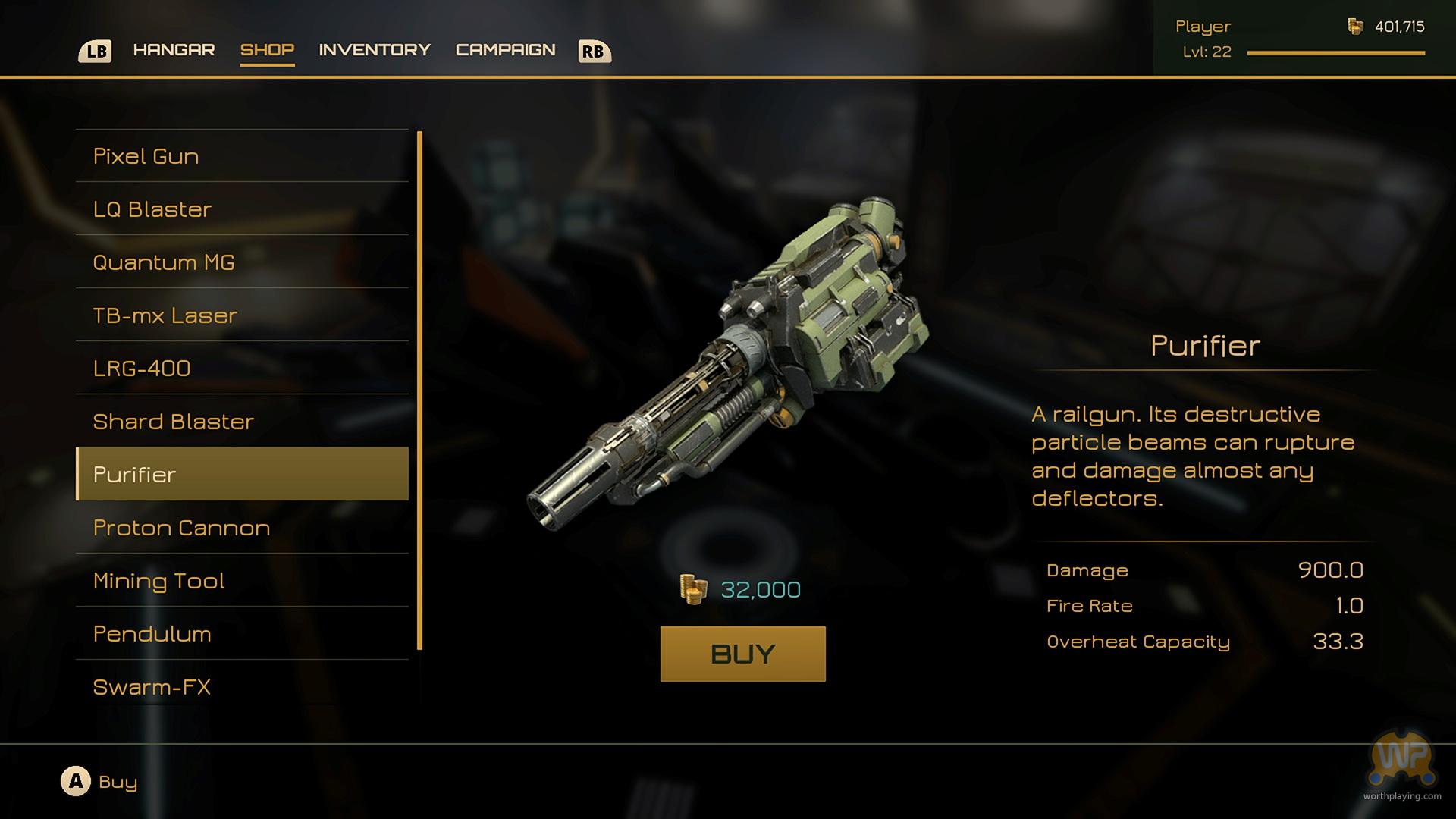Click the highlighted Purifier entry
1456x819 pixels.
(x=242, y=475)
